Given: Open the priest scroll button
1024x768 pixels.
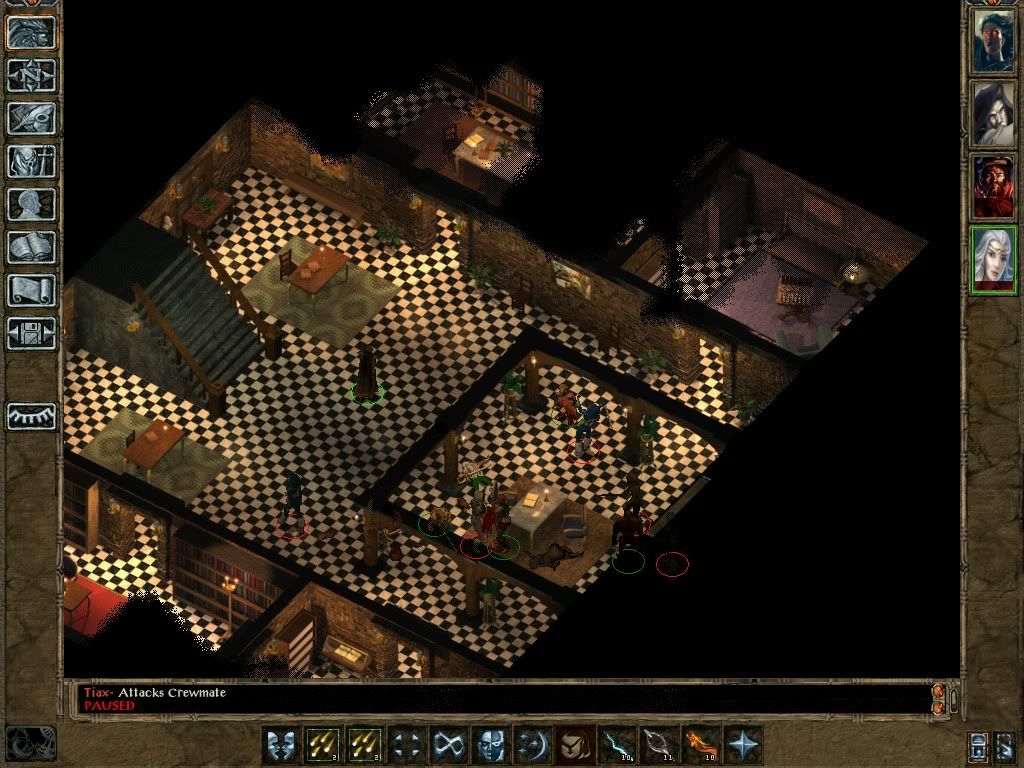Looking at the screenshot, I should (x=32, y=290).
